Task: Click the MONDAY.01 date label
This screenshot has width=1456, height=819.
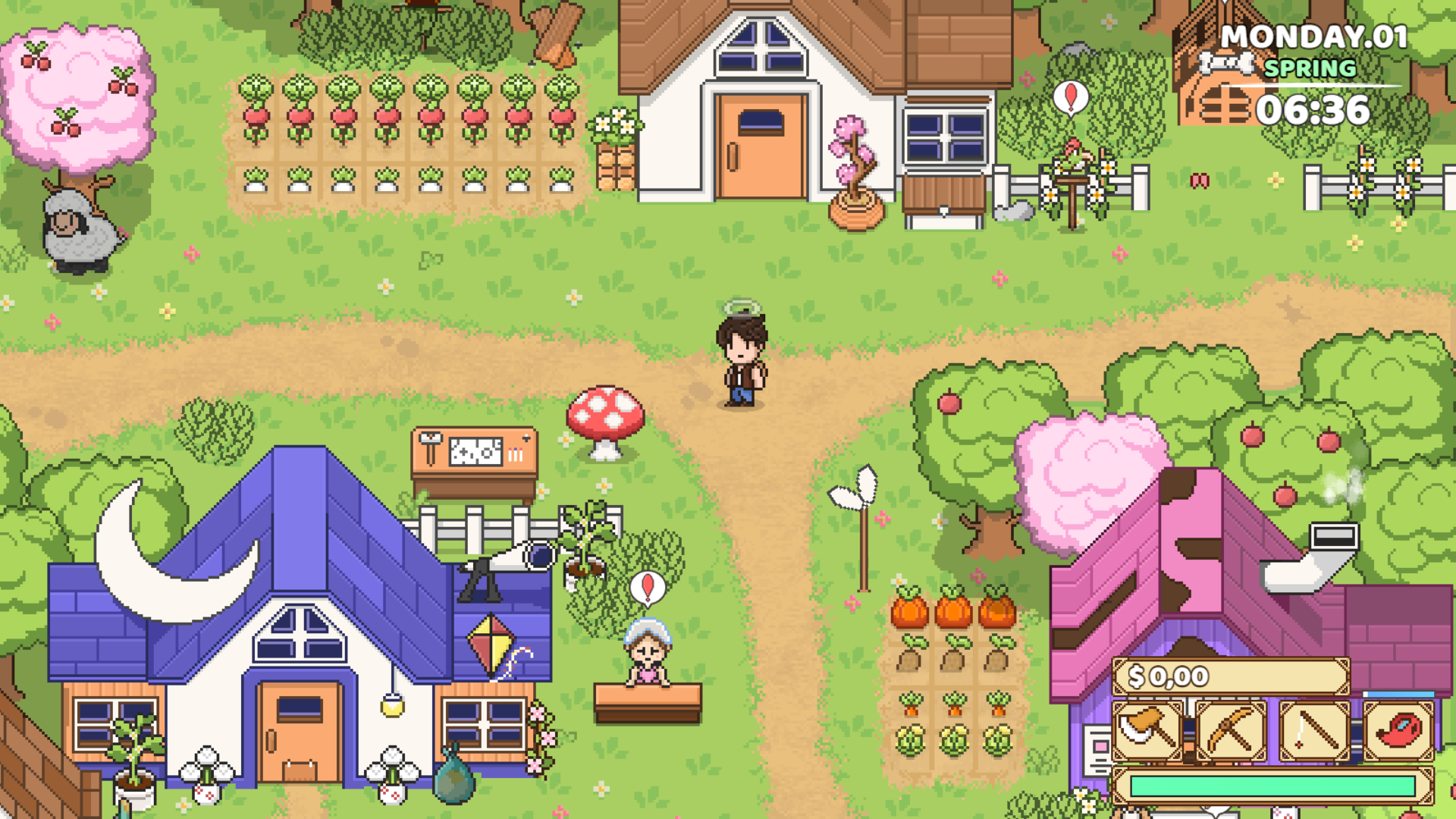Action: pyautogui.click(x=1315, y=34)
